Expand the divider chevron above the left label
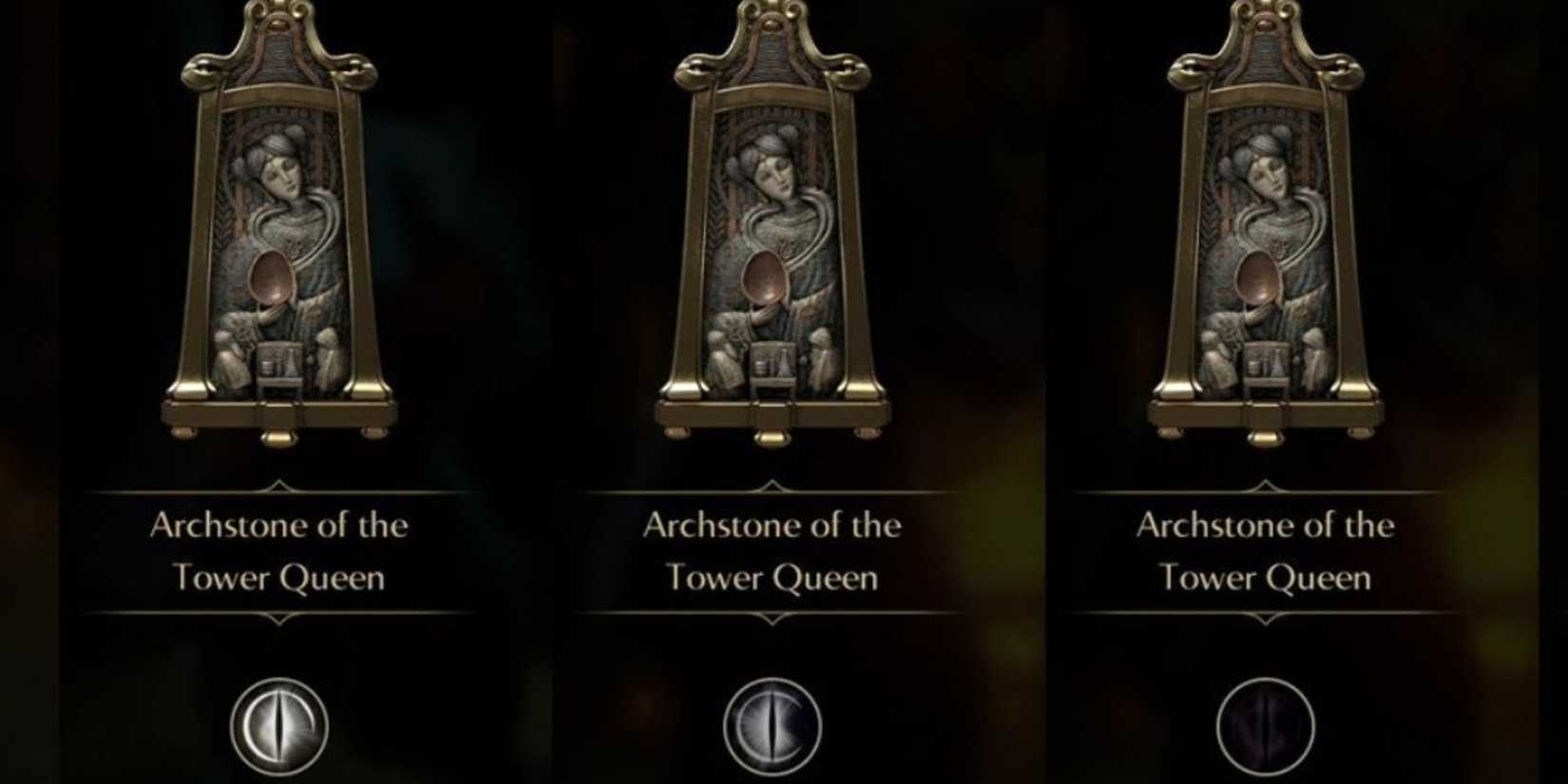The height and width of the screenshot is (784, 1568). coord(277,485)
